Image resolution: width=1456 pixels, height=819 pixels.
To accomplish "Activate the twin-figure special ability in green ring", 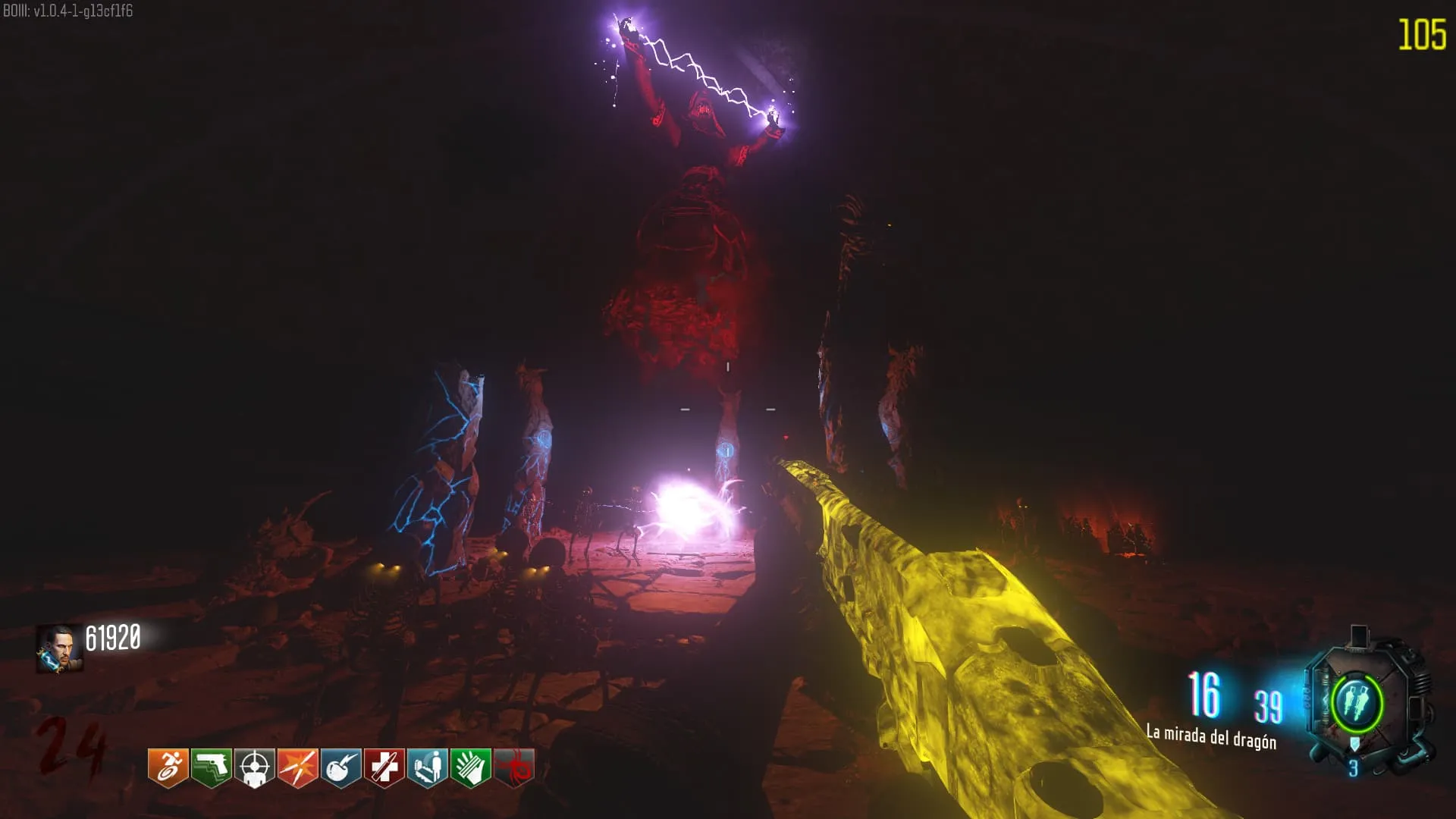I will 1357,702.
